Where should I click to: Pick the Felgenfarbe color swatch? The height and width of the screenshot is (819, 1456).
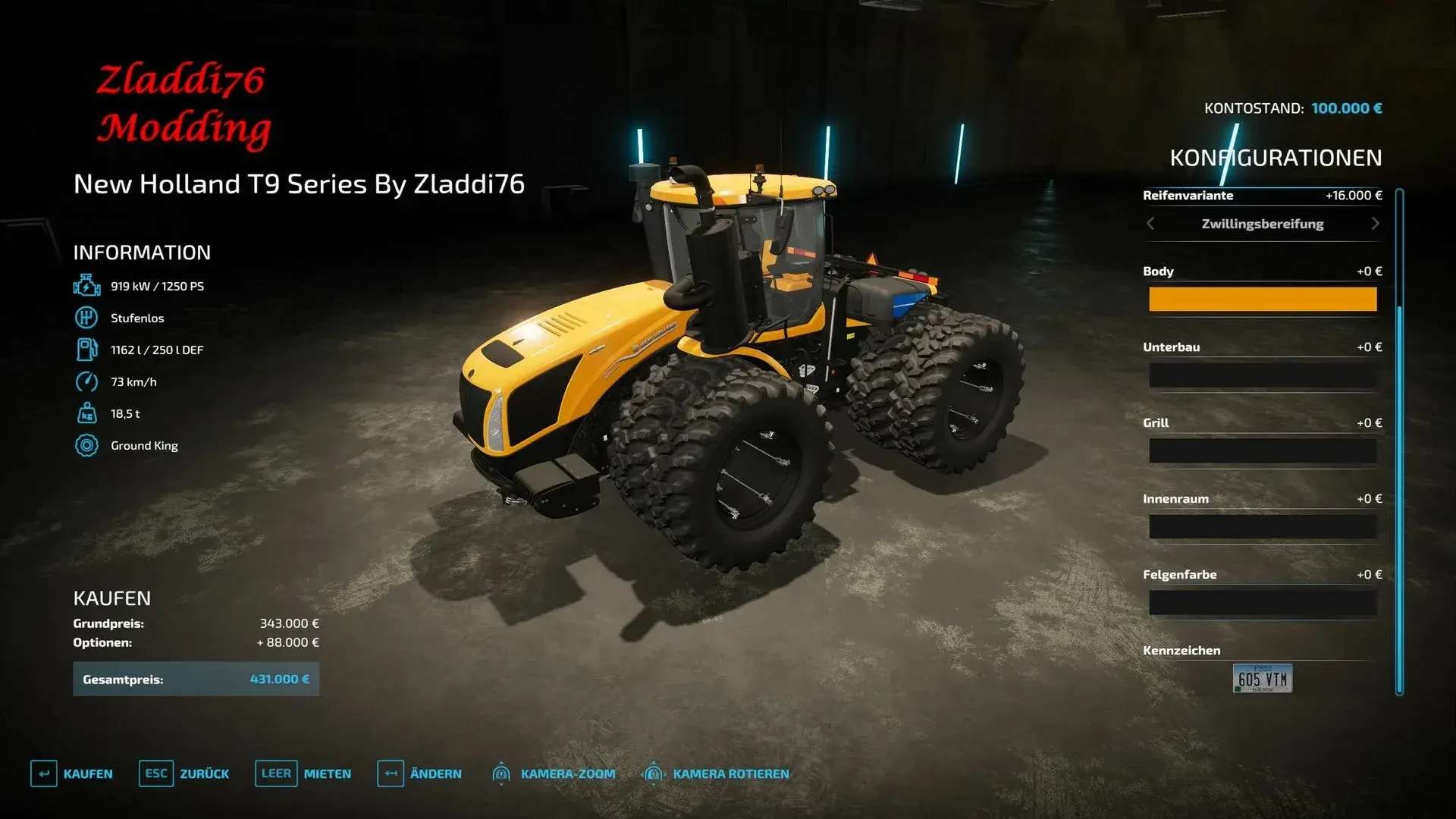point(1262,603)
